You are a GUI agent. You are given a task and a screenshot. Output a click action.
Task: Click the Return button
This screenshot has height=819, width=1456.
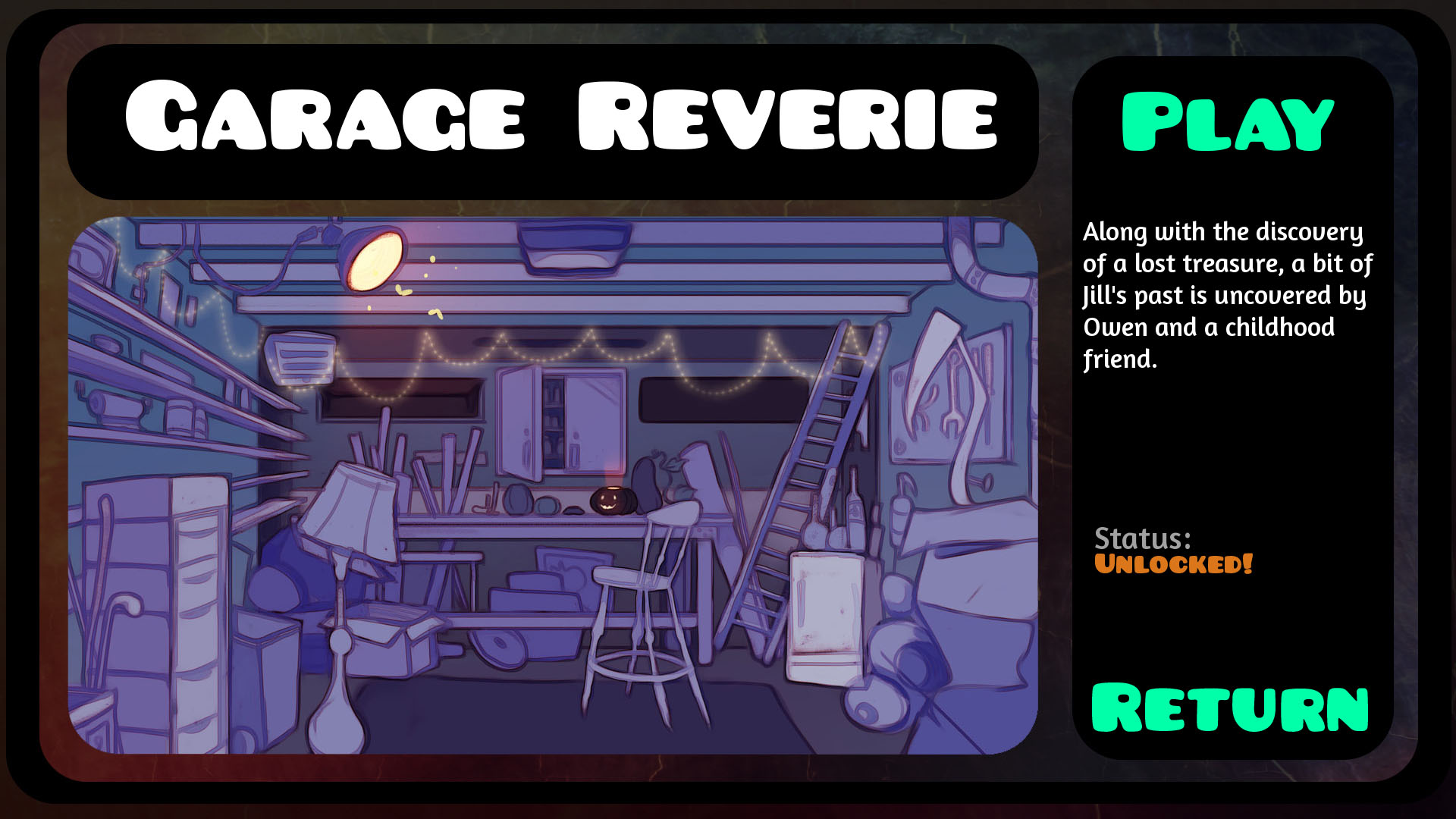pyautogui.click(x=1228, y=709)
